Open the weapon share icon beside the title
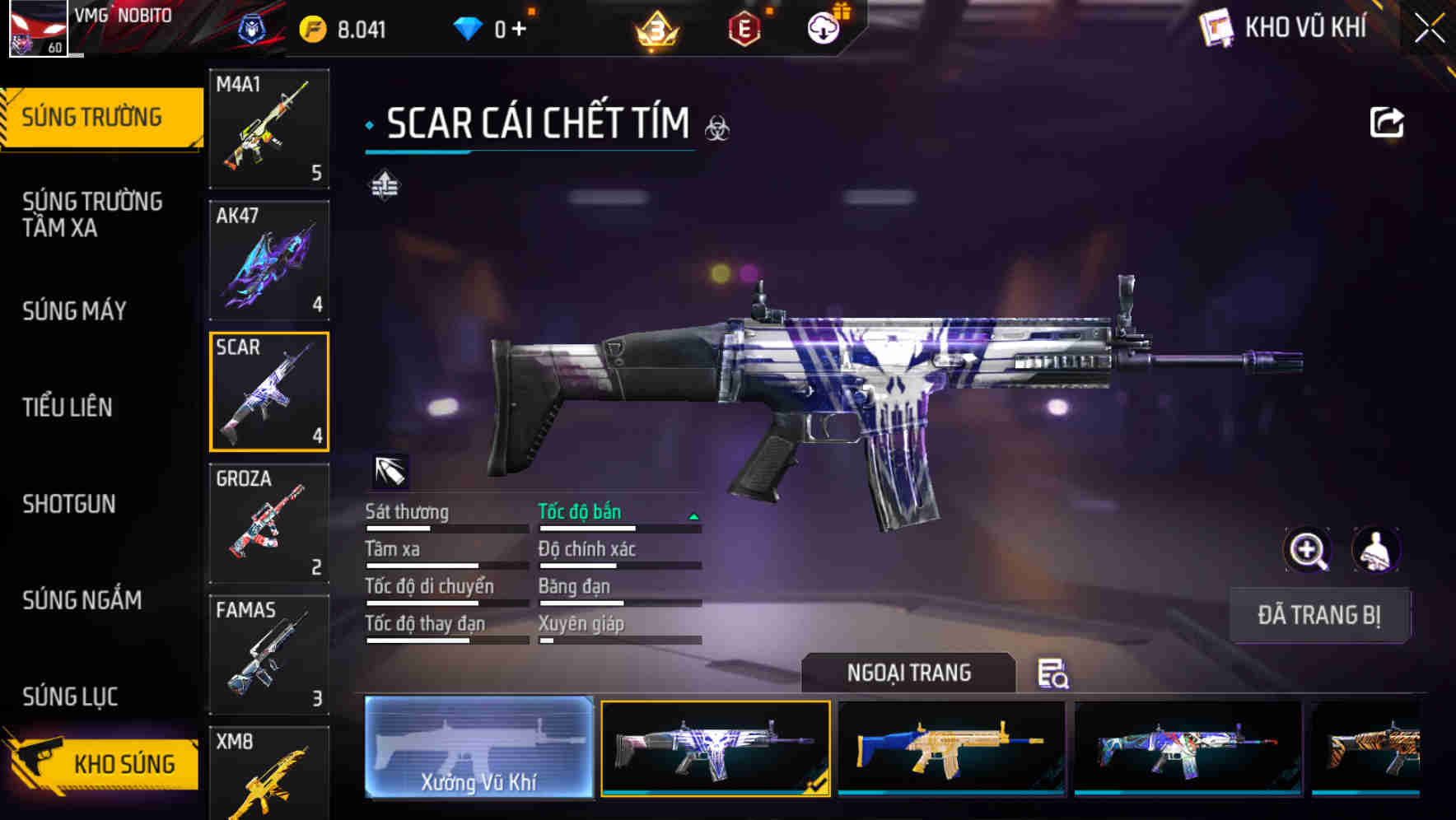The height and width of the screenshot is (820, 1456). point(1388,120)
